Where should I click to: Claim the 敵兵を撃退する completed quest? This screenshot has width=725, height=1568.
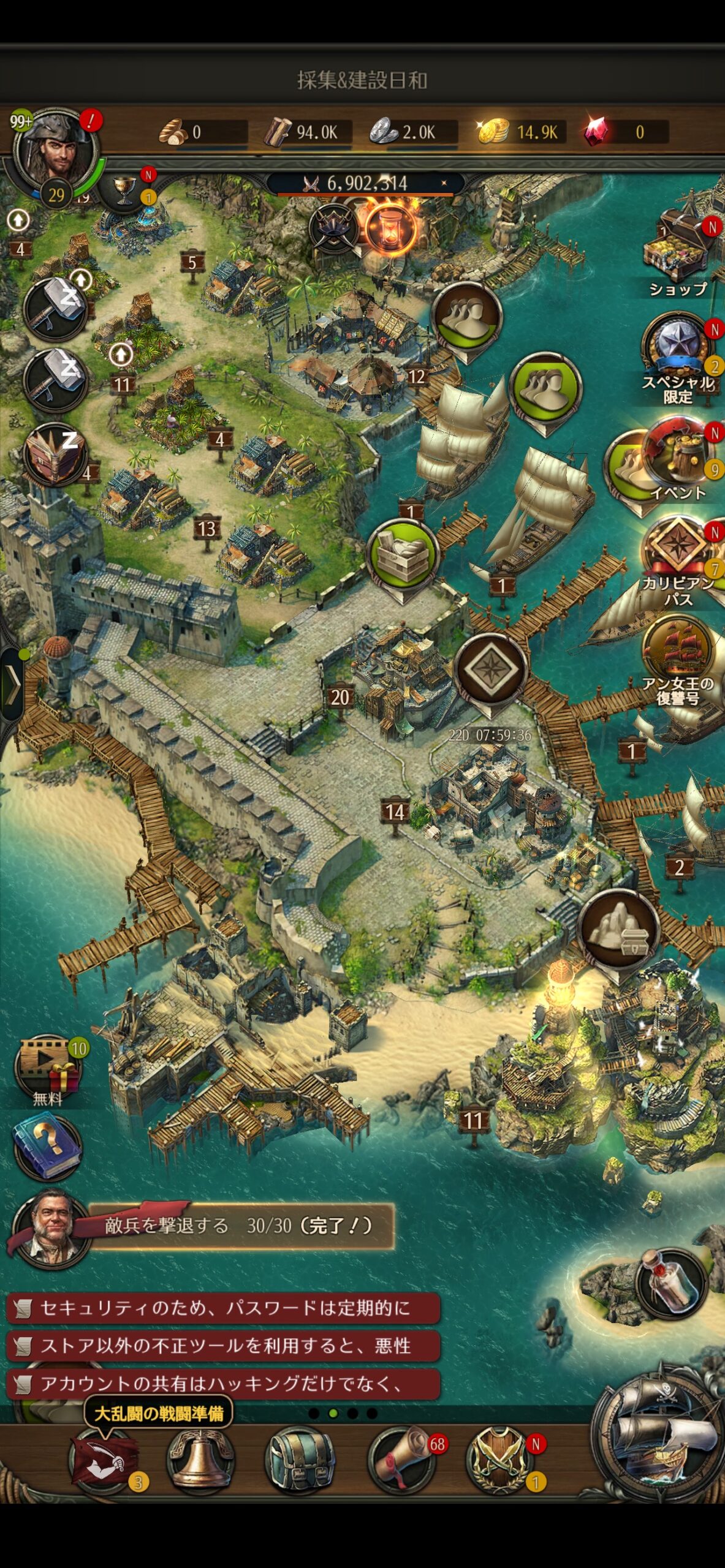pos(239,1225)
